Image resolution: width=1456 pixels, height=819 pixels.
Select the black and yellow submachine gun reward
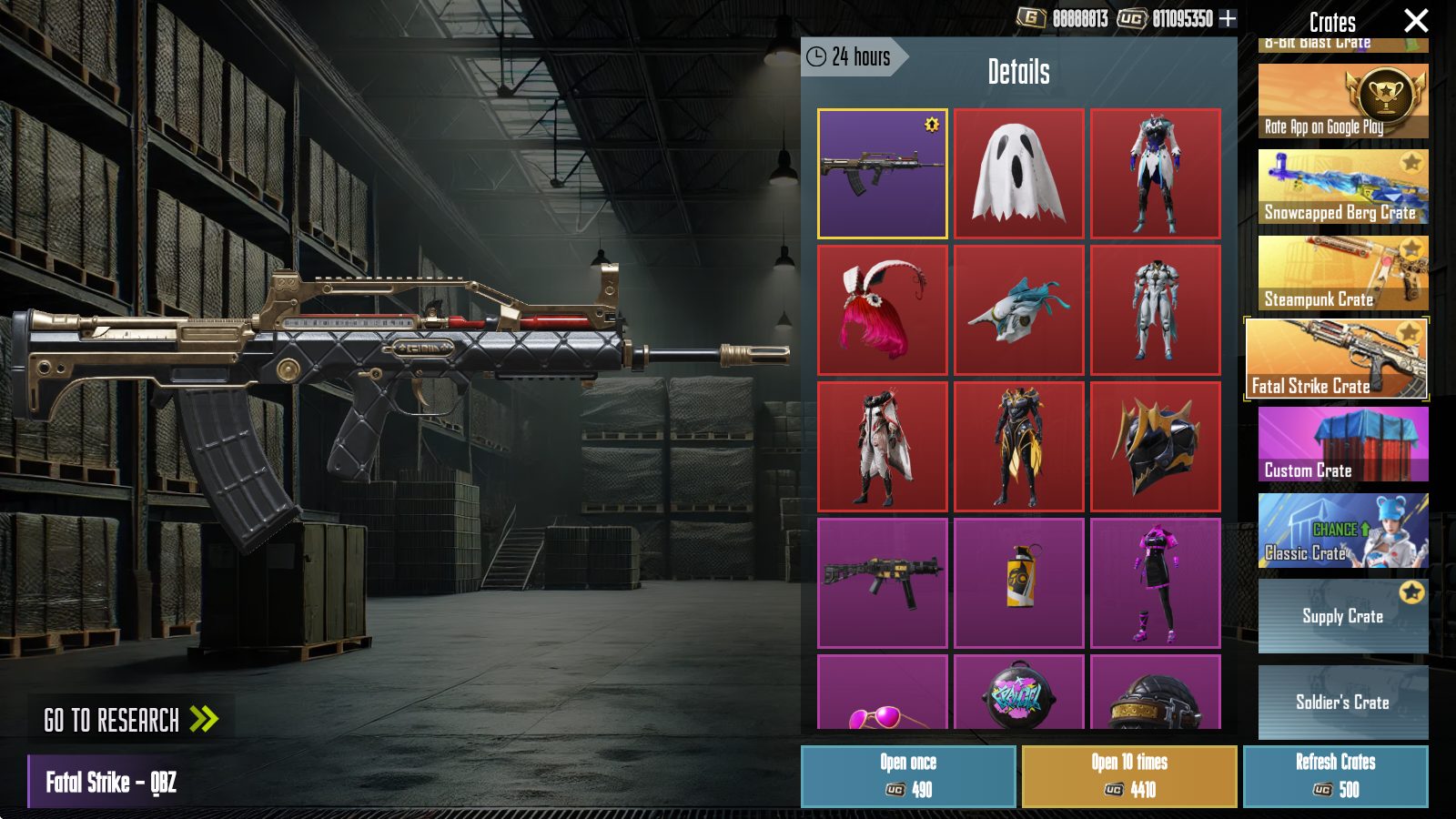882,583
